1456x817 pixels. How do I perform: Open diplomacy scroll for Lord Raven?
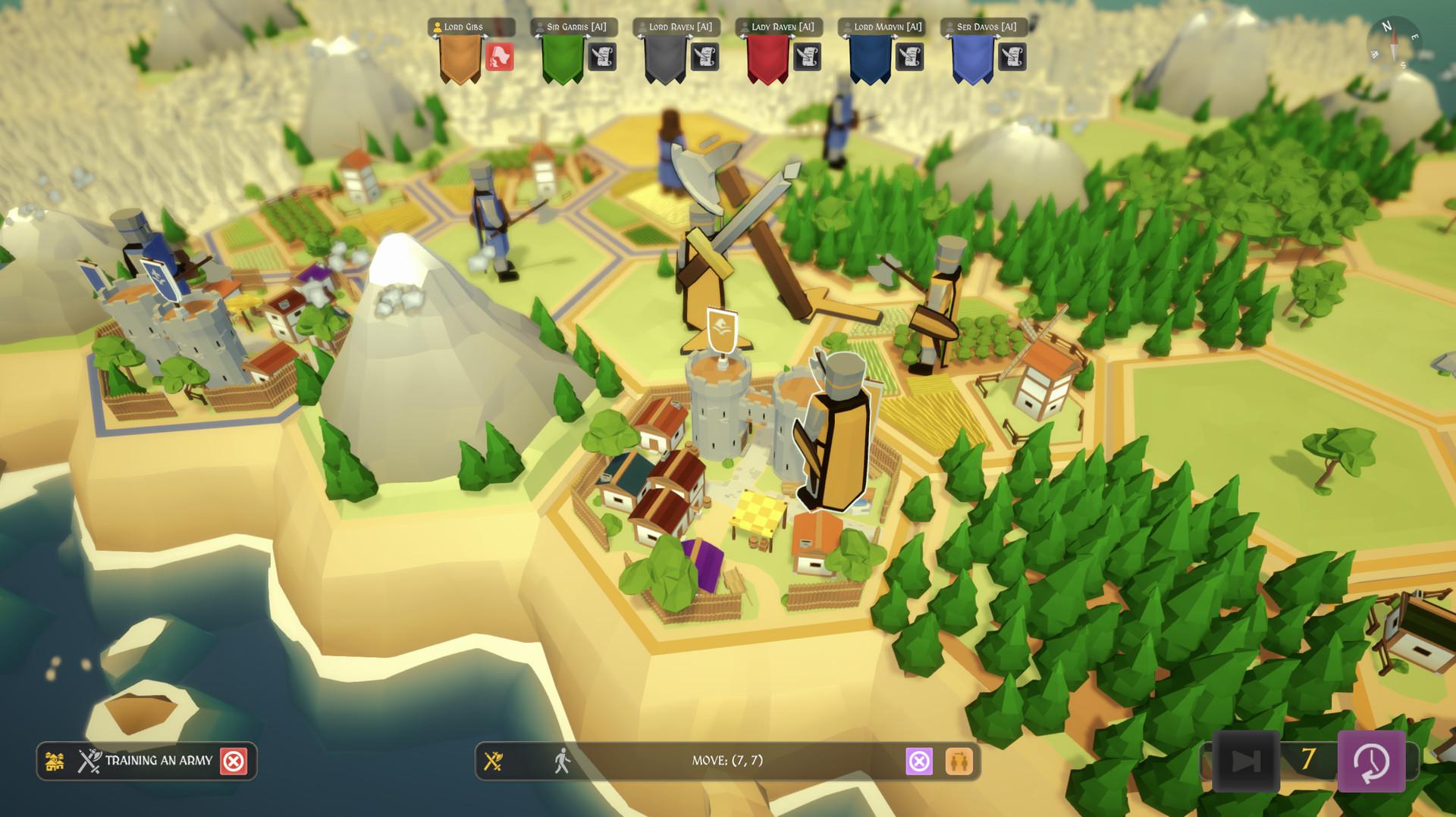pos(704,57)
